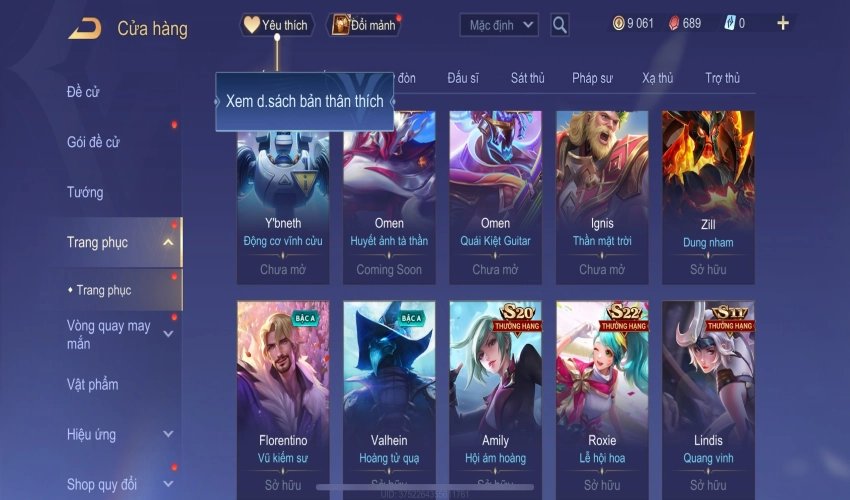
Task: Switch to the Pháp sư filter tab
Action: 592,78
